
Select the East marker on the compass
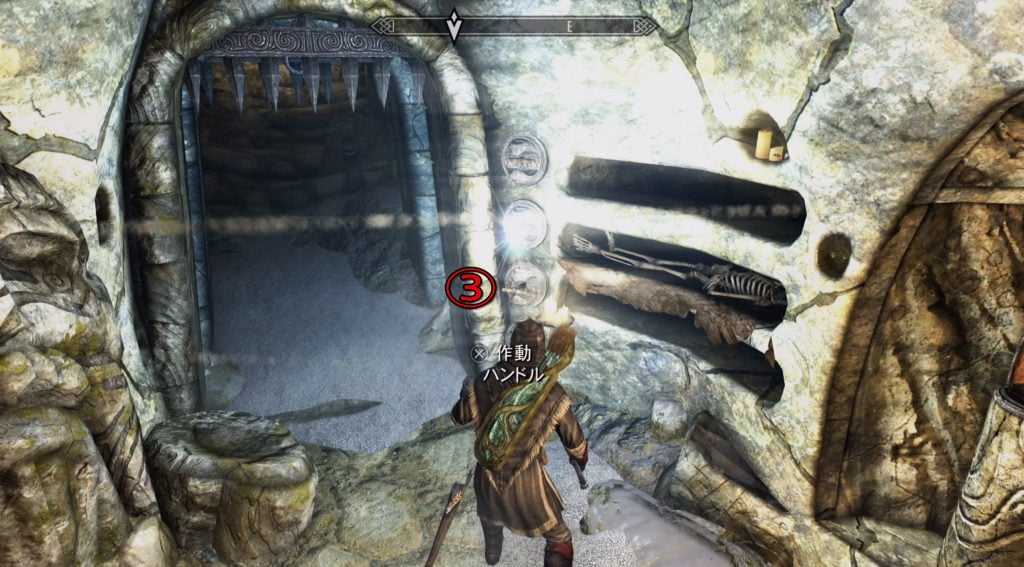pos(569,28)
